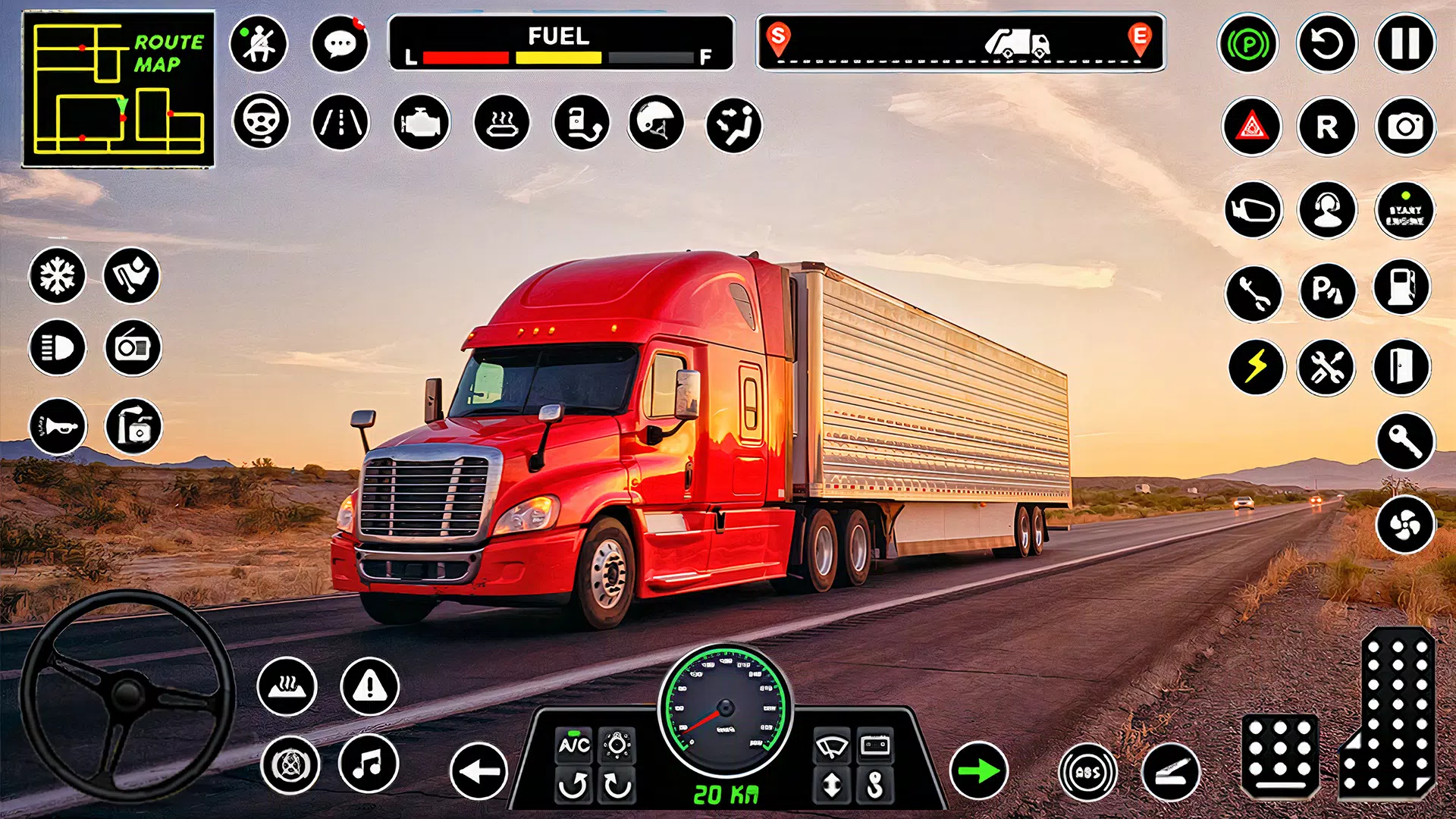Shift into reverse with the R button
This screenshot has height=819, width=1456.
point(1326,127)
